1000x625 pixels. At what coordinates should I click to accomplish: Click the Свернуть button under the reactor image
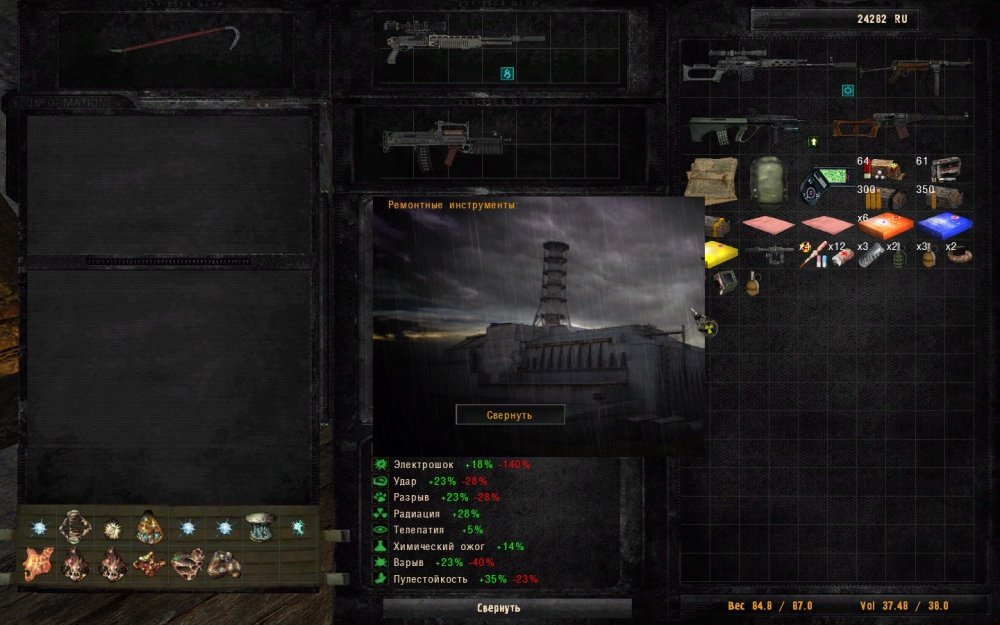point(510,414)
